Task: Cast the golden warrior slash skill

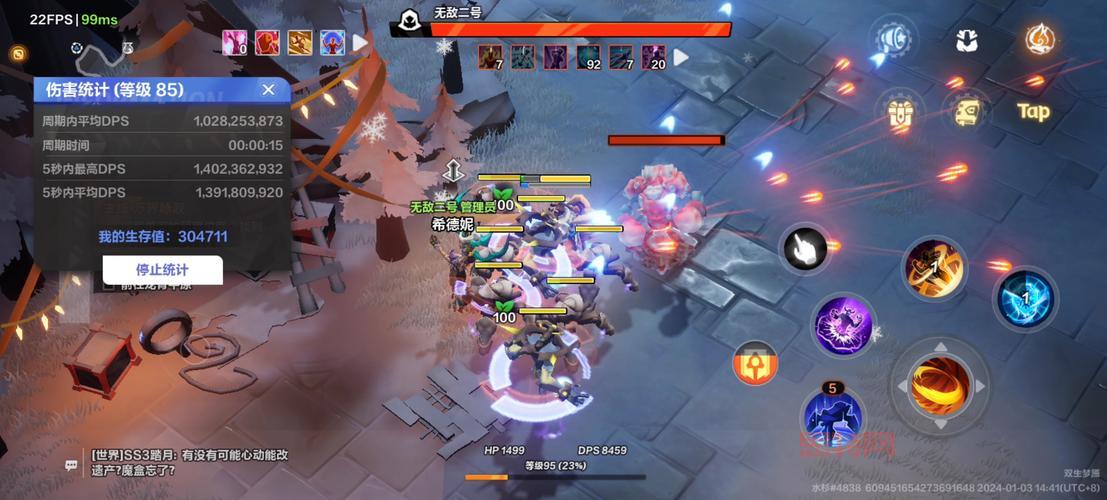Action: click(934, 266)
